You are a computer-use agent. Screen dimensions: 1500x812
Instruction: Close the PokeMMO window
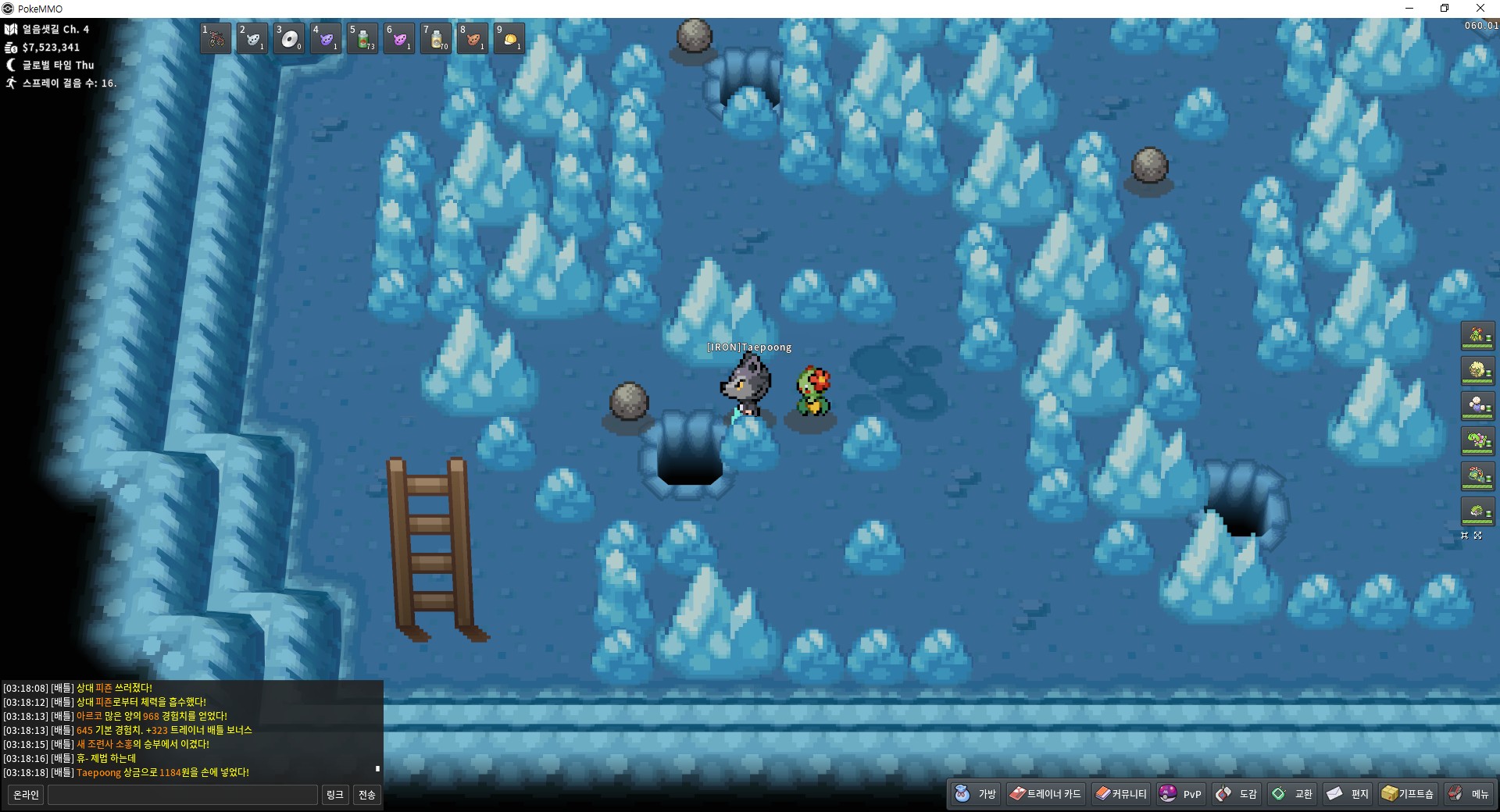click(x=1480, y=9)
